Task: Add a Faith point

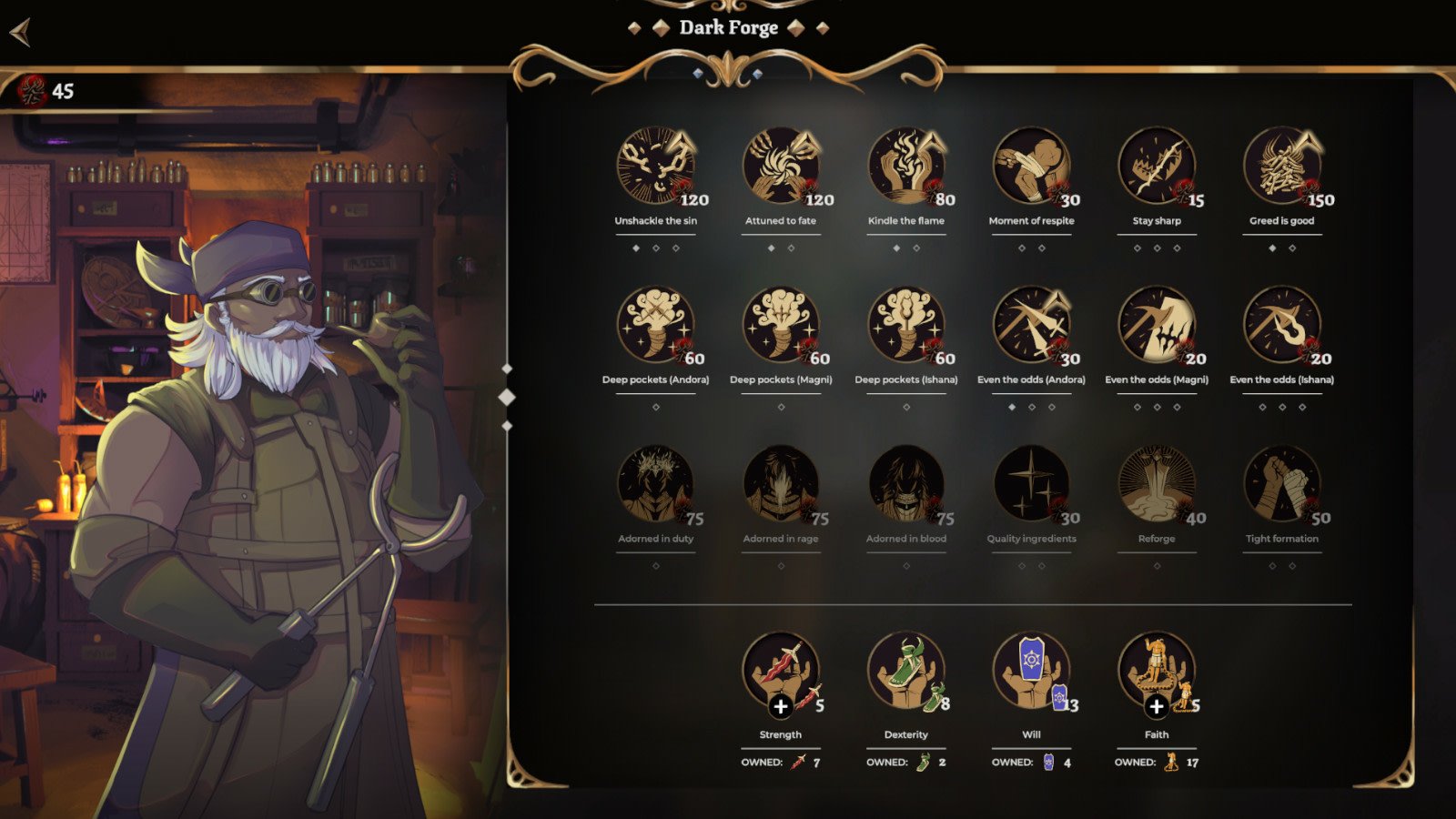Action: click(x=1156, y=706)
